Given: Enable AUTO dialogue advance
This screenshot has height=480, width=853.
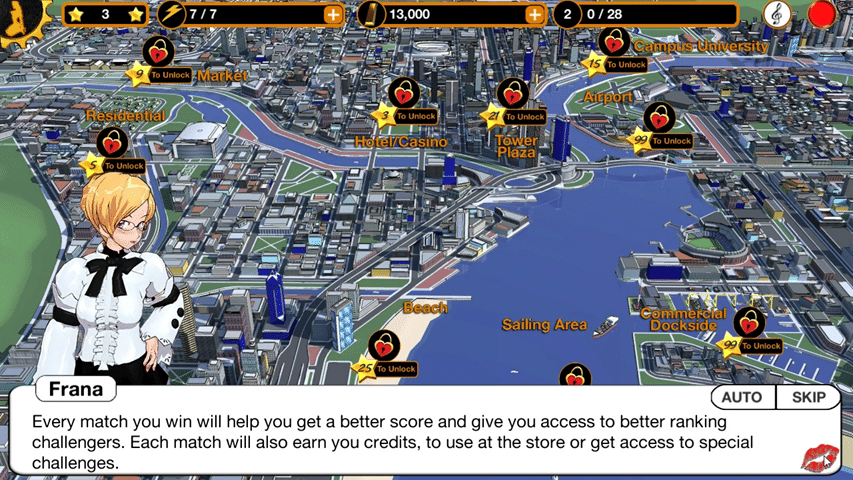Looking at the screenshot, I should click(x=742, y=397).
